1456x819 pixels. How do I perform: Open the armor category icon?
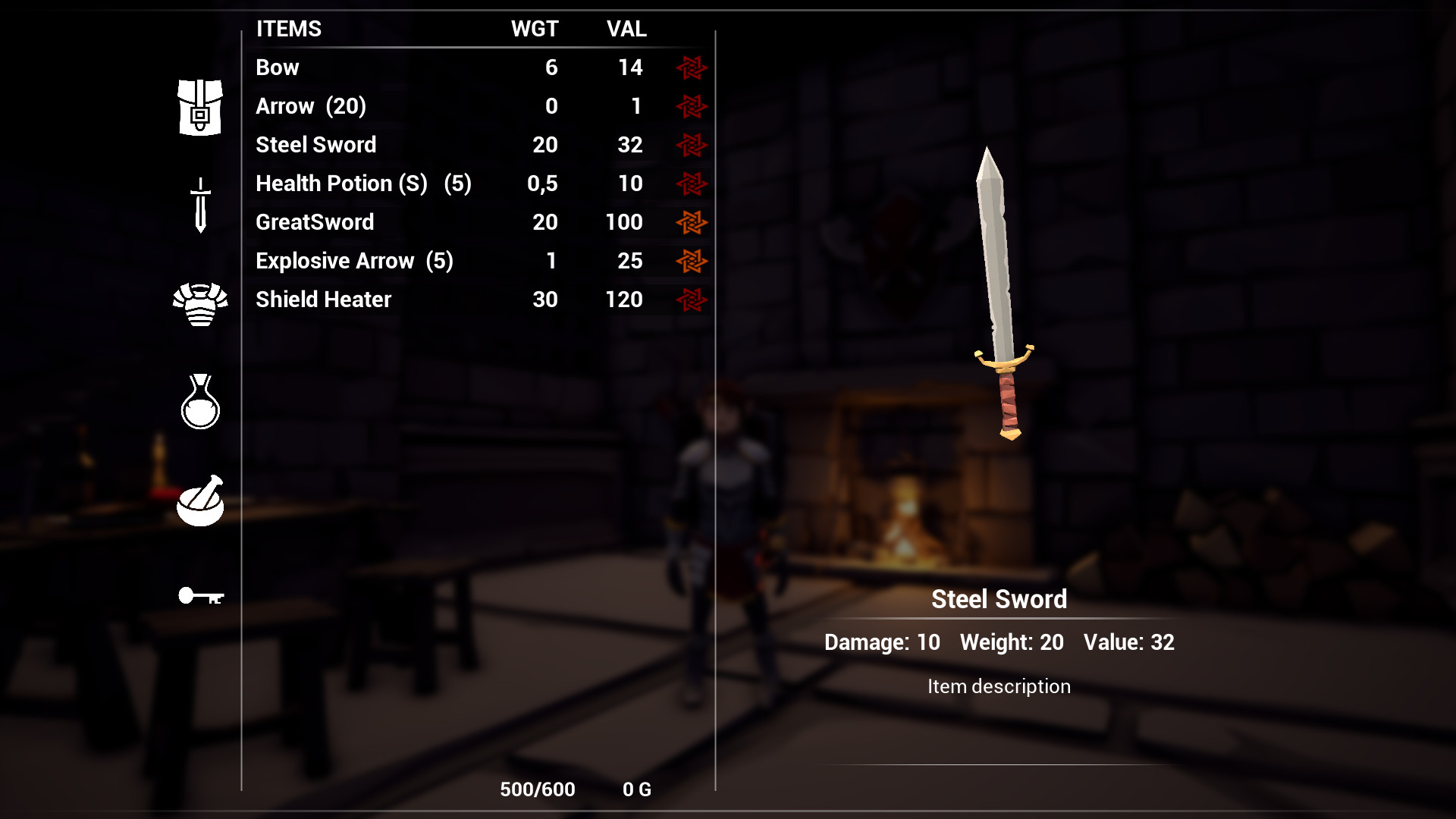199,303
